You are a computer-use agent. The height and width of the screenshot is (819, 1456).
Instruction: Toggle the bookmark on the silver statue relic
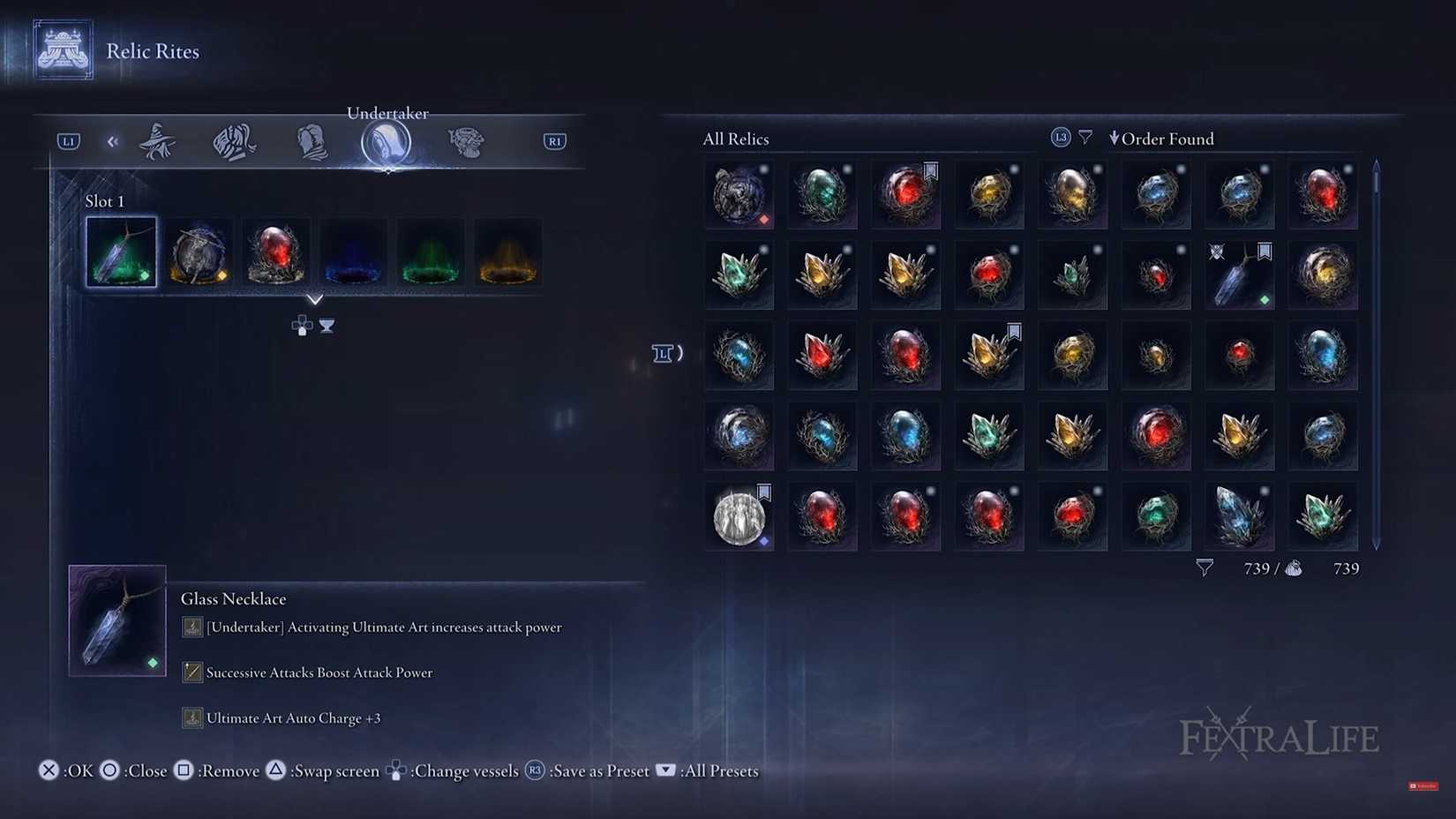[762, 493]
